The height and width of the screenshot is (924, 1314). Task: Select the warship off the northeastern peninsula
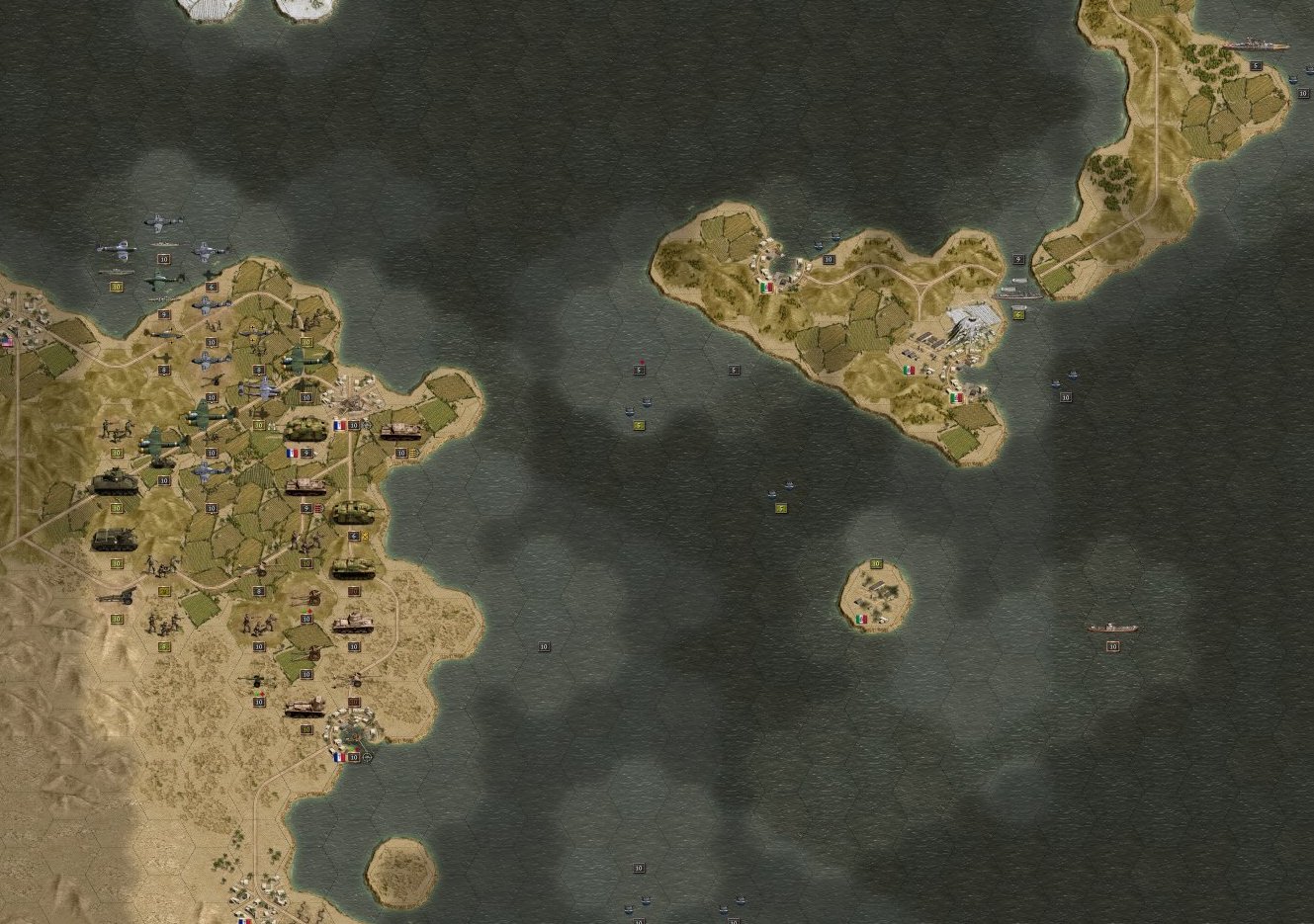(1254, 45)
